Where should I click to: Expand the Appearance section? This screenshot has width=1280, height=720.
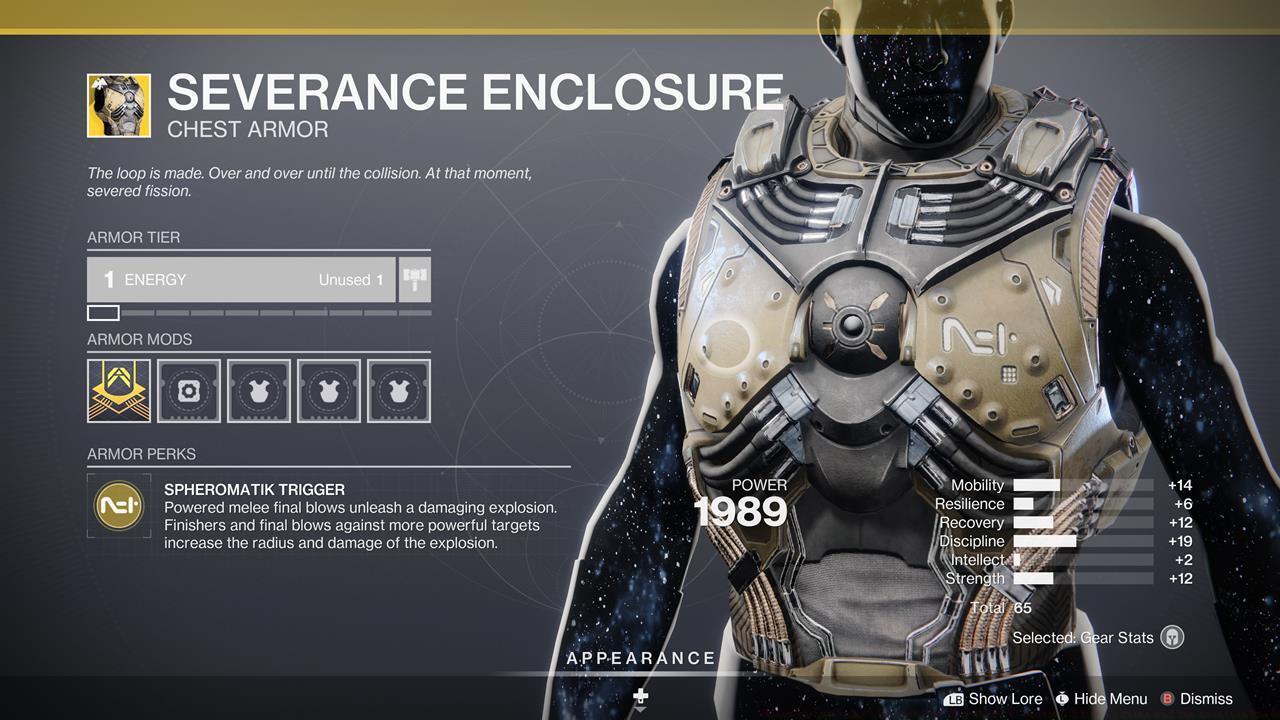tap(641, 658)
